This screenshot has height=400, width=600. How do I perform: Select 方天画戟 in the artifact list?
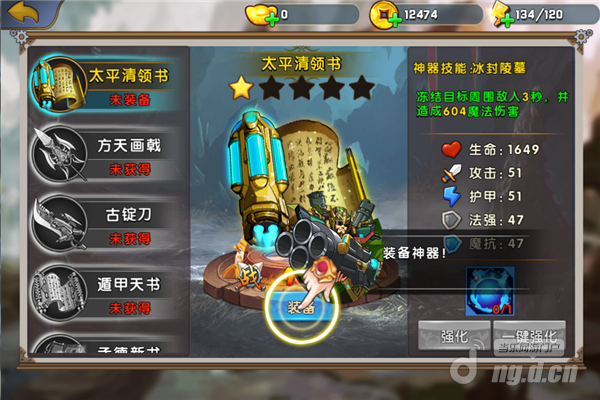[x=108, y=153]
